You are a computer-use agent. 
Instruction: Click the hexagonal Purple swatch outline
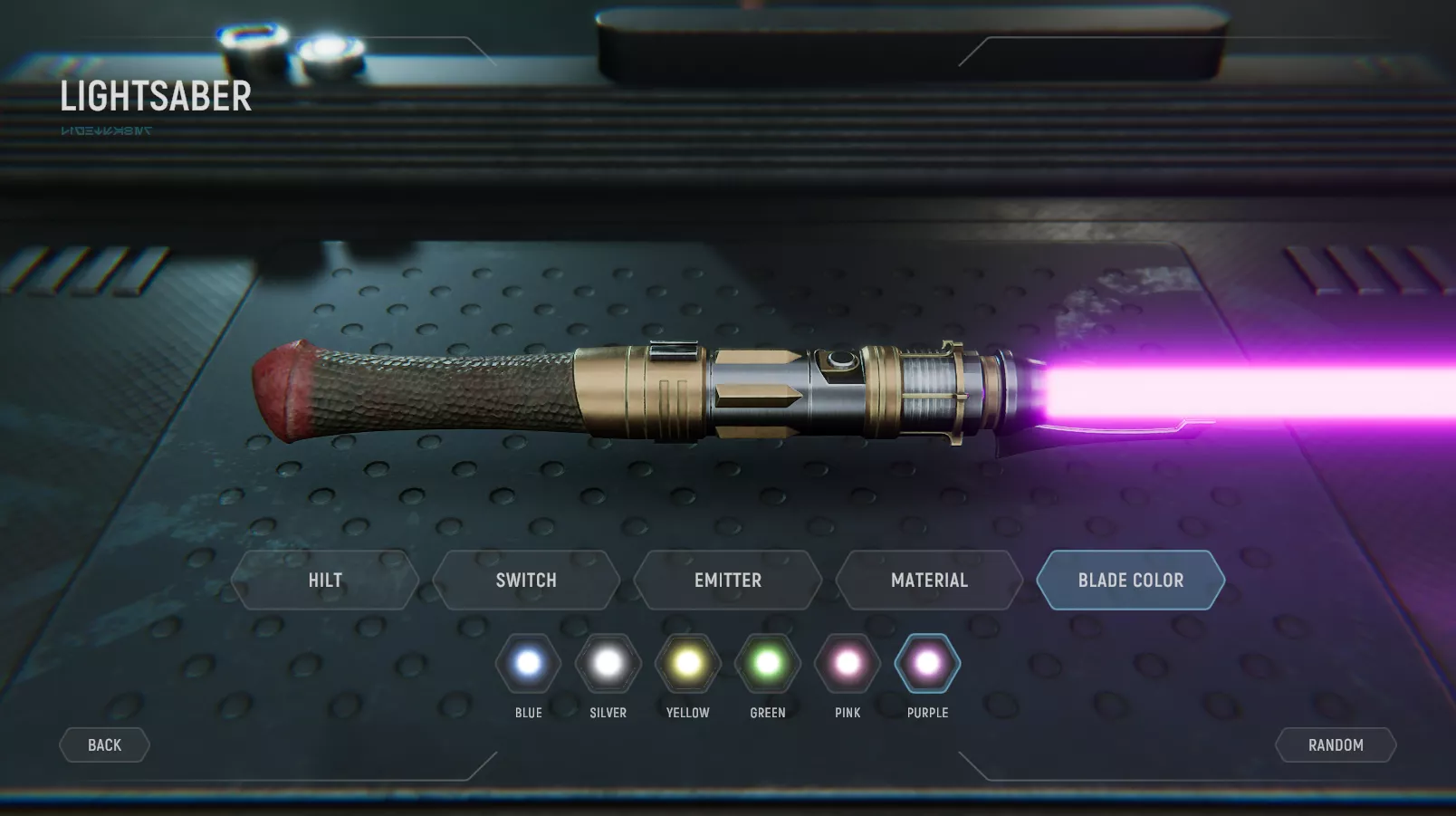(926, 664)
